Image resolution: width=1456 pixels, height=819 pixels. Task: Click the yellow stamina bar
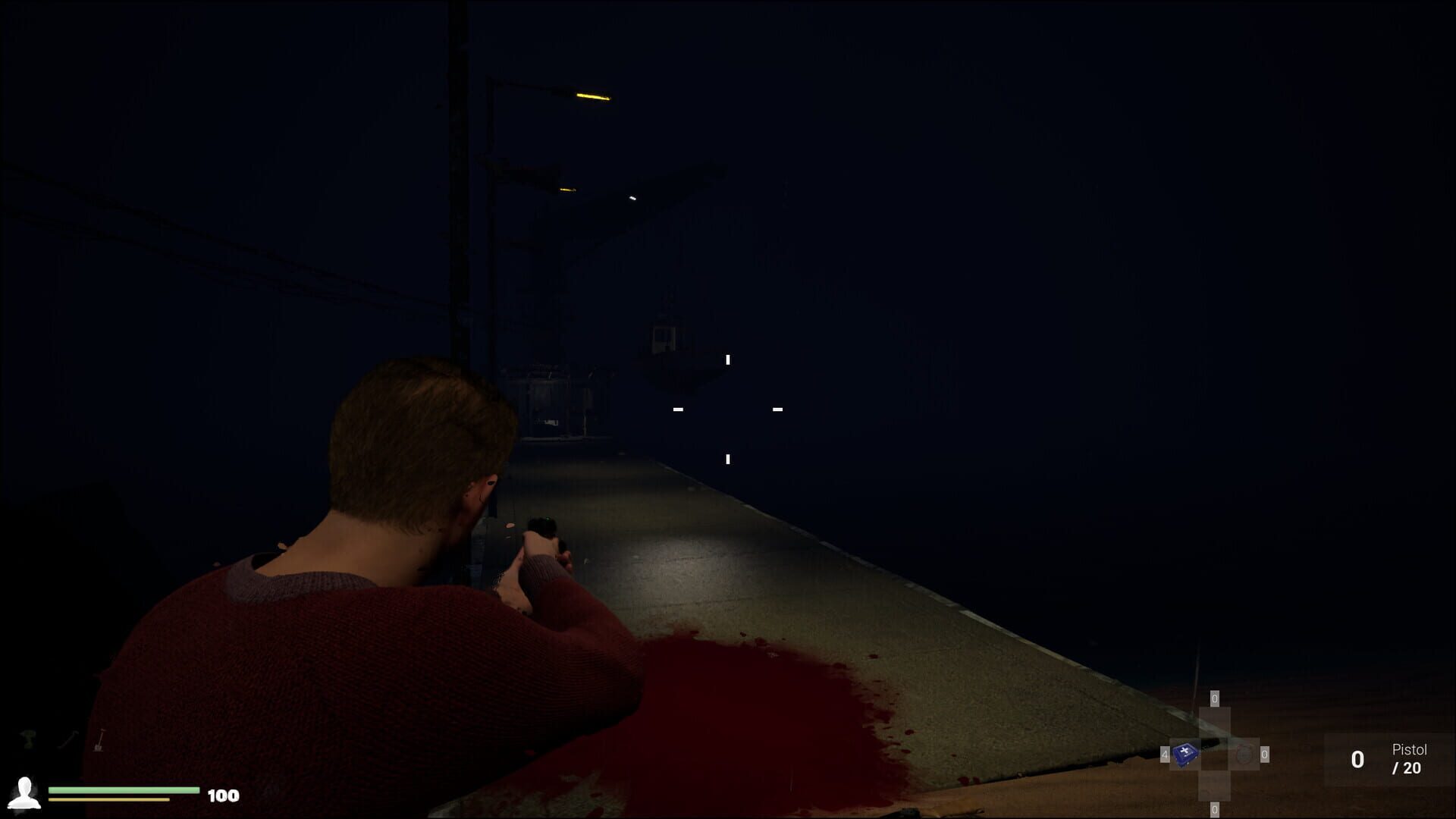click(x=109, y=799)
